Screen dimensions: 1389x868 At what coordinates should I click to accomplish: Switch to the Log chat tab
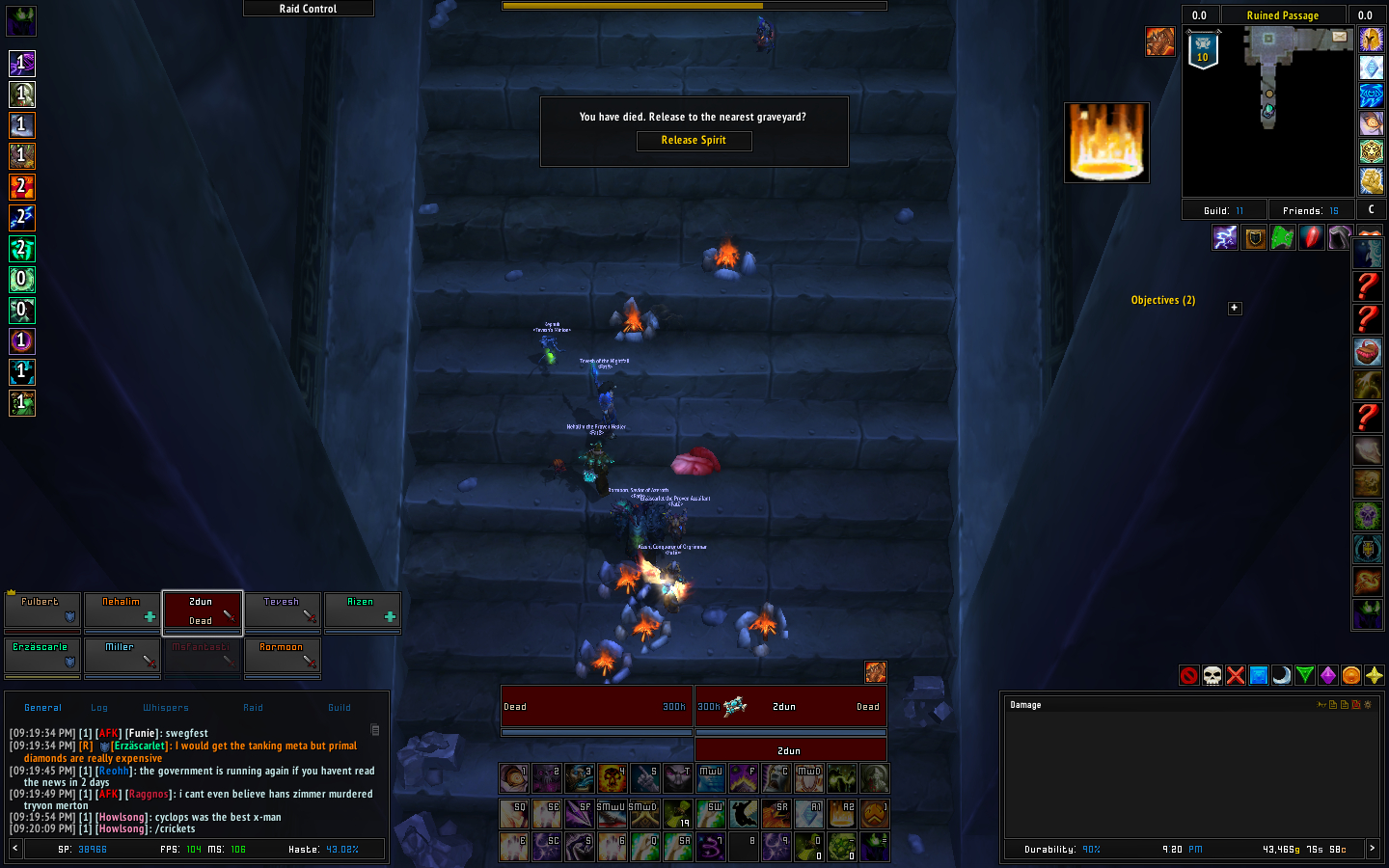click(99, 708)
